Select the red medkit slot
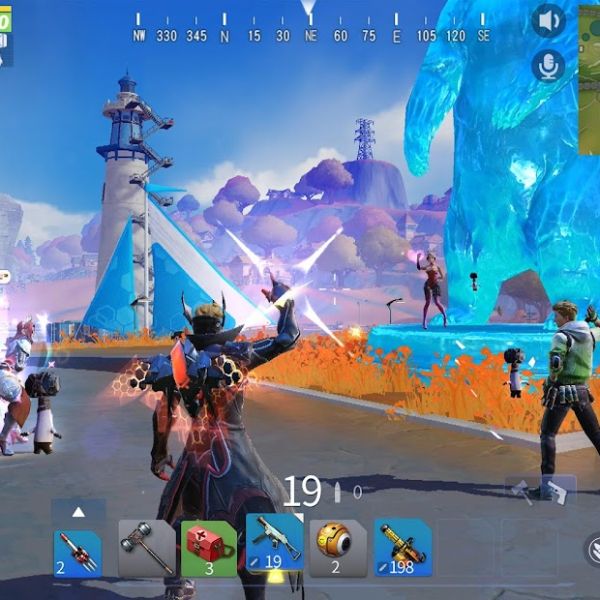The width and height of the screenshot is (600, 600). tap(208, 548)
